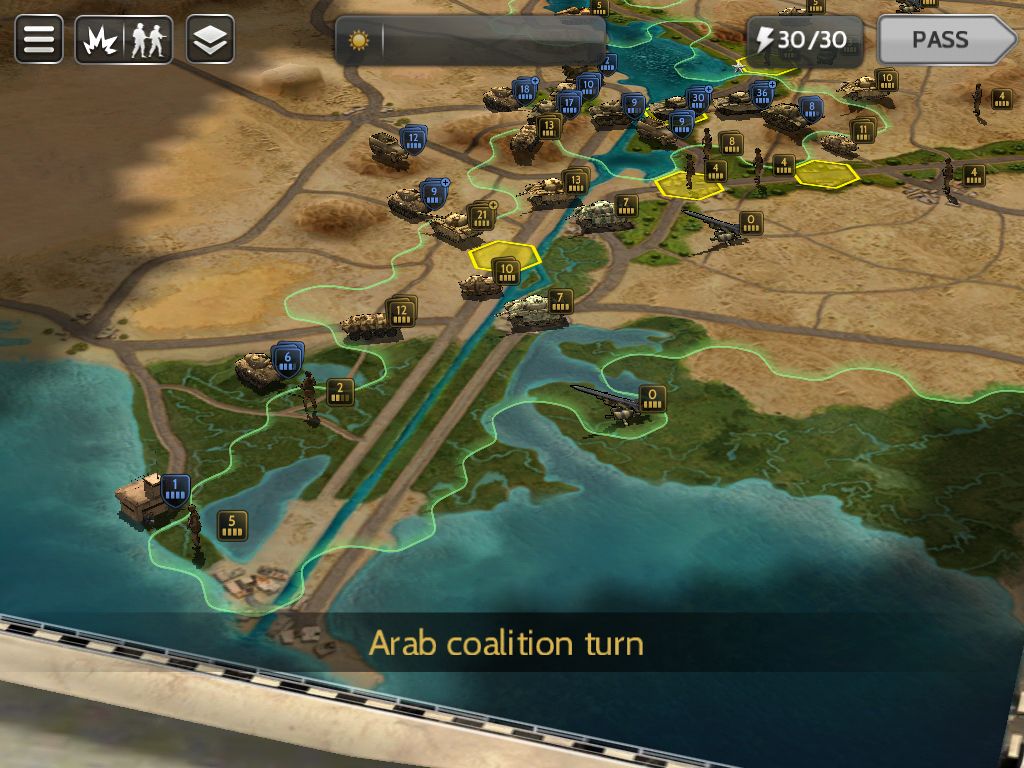Click the sun weather forecast bar
The height and width of the screenshot is (768, 1024).
pos(470,41)
